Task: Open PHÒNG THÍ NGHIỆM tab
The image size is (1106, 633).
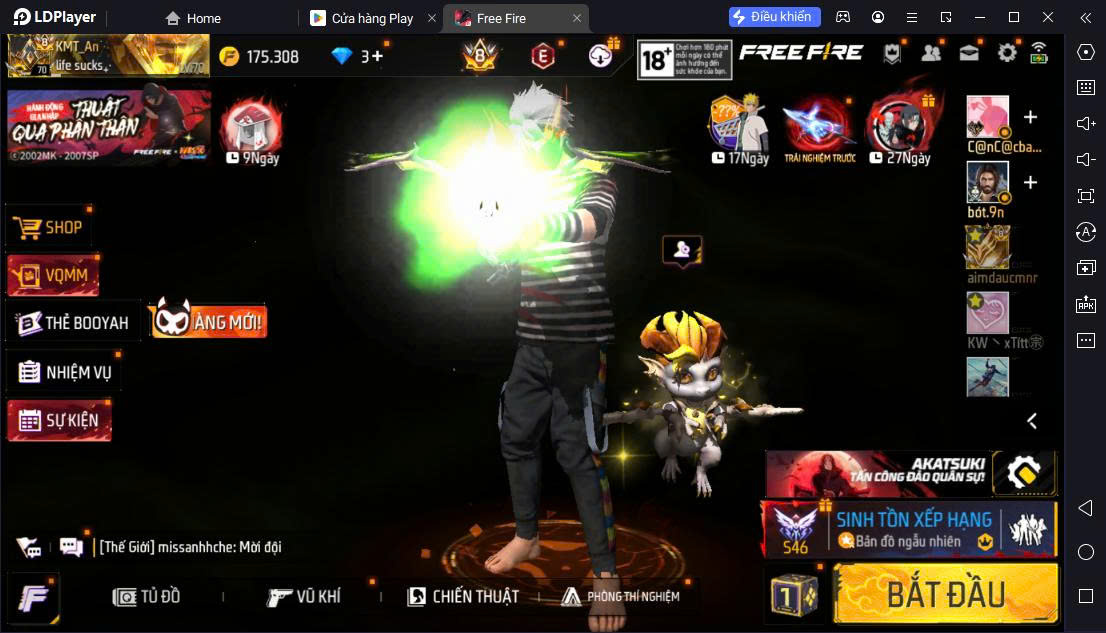Action: (x=620, y=597)
